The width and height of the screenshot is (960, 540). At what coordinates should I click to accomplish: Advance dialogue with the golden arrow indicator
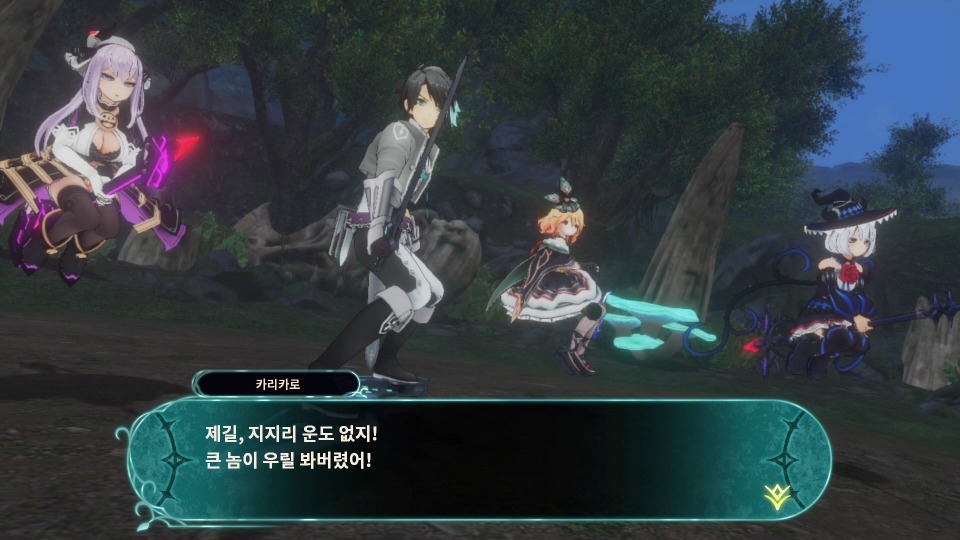coord(773,493)
